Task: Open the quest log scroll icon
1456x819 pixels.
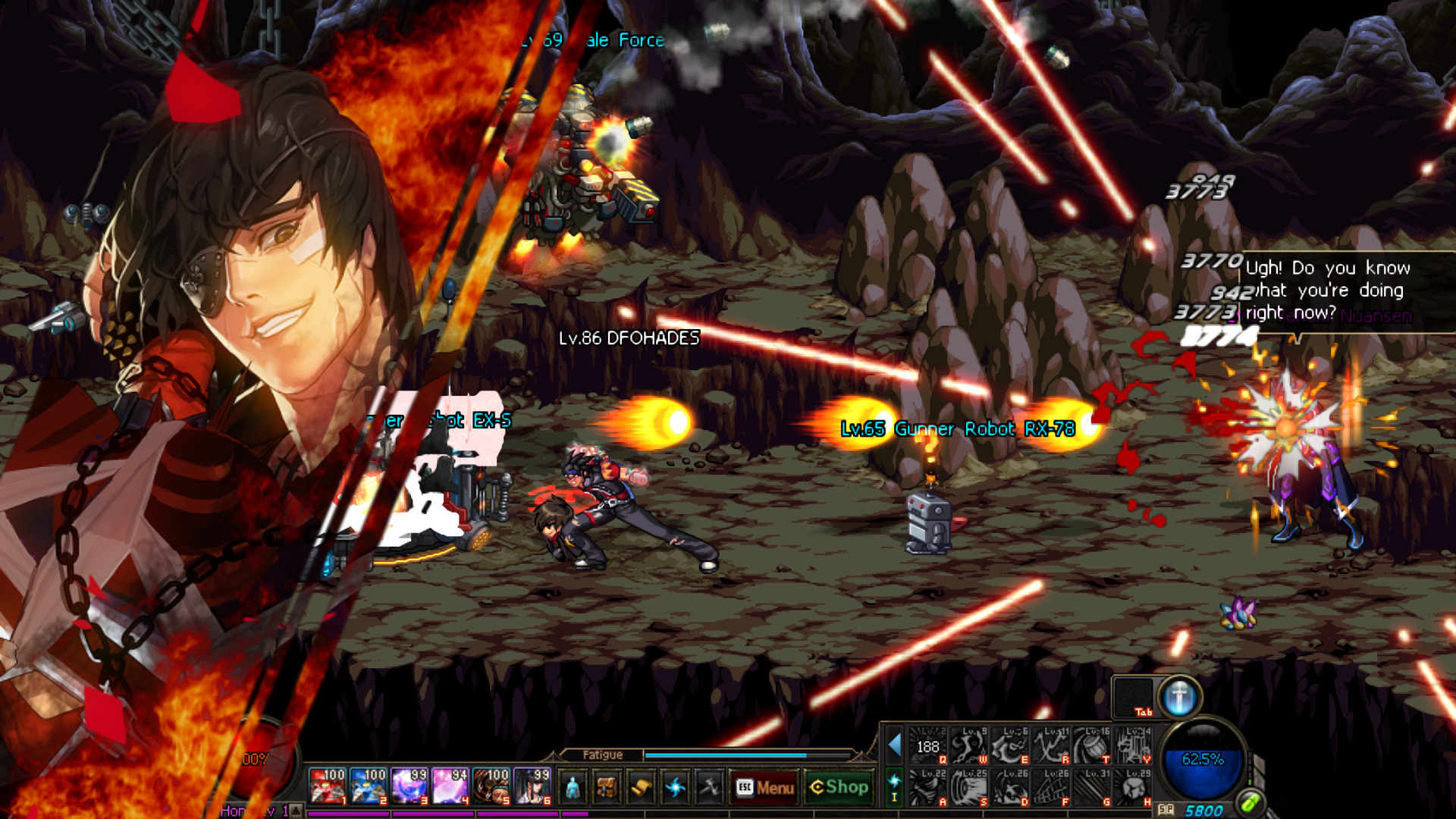Action: pos(642,789)
